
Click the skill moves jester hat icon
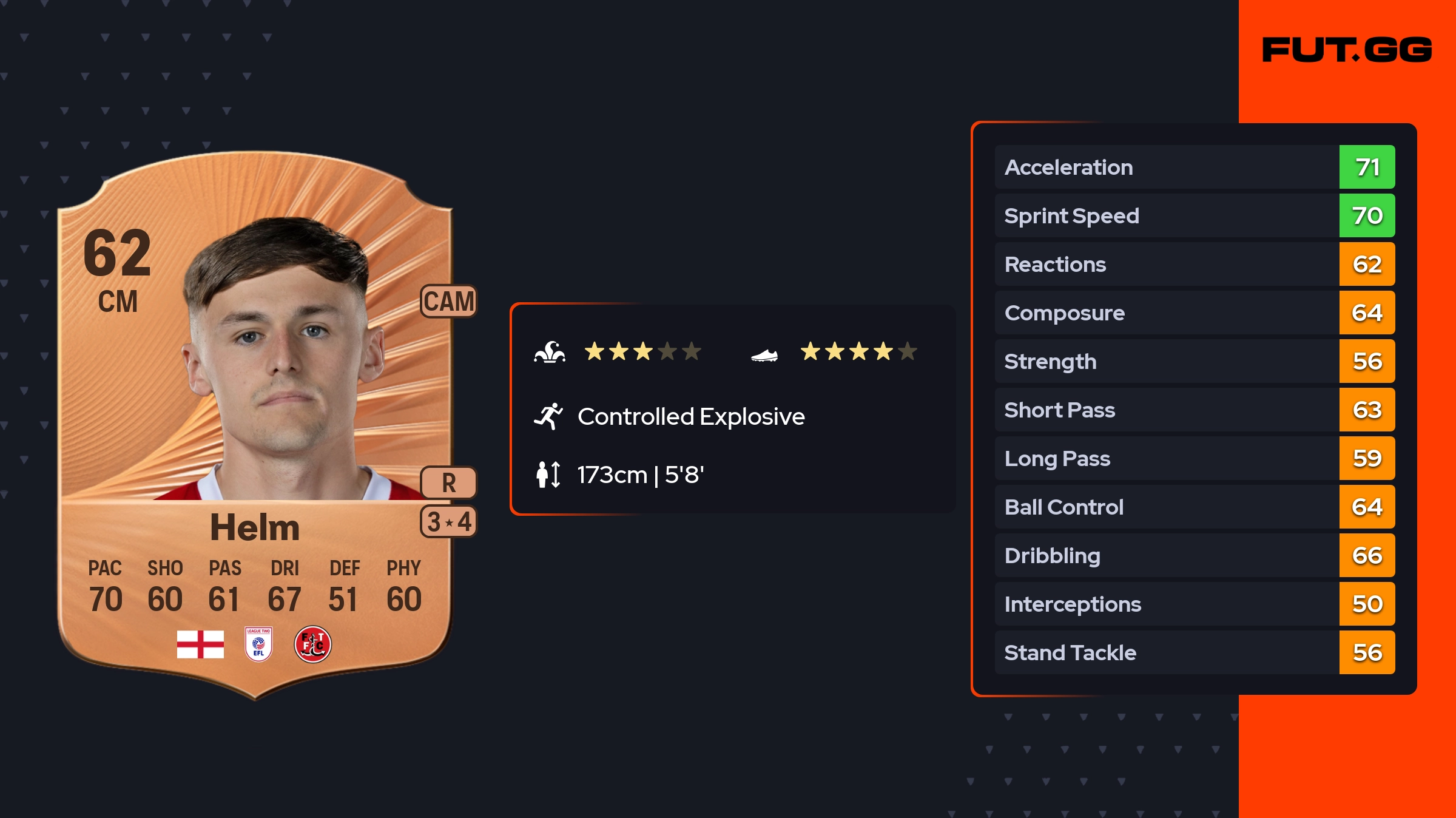click(x=550, y=352)
